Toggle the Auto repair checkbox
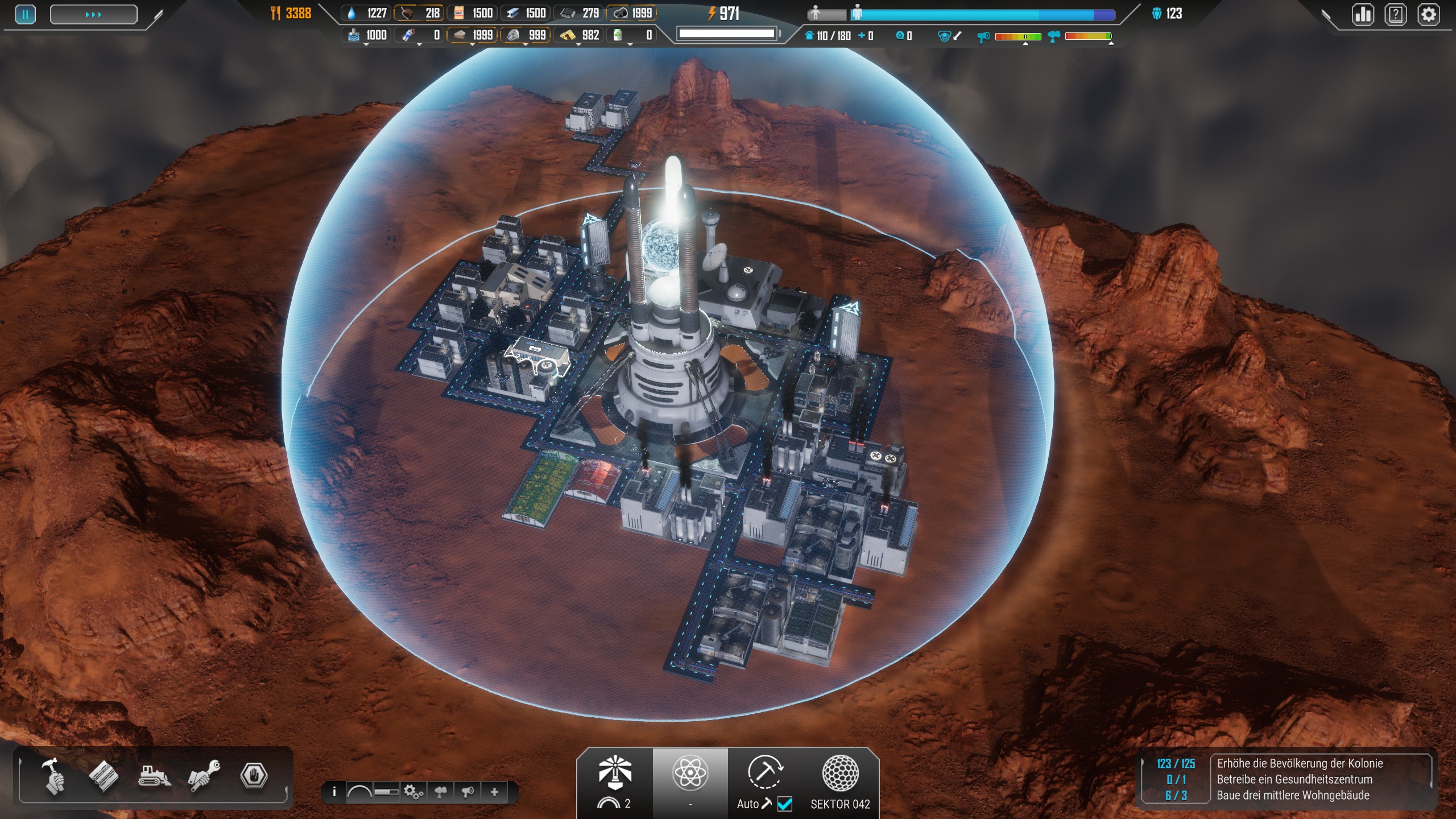This screenshot has width=1456, height=819. tap(785, 804)
